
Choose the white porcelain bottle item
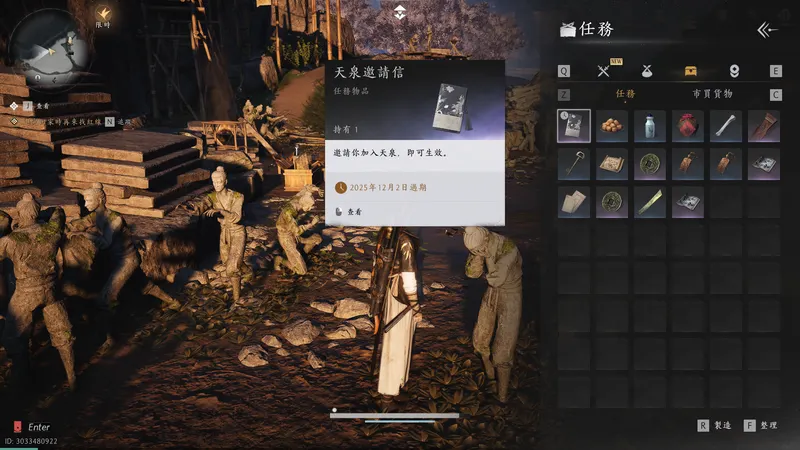coord(649,126)
